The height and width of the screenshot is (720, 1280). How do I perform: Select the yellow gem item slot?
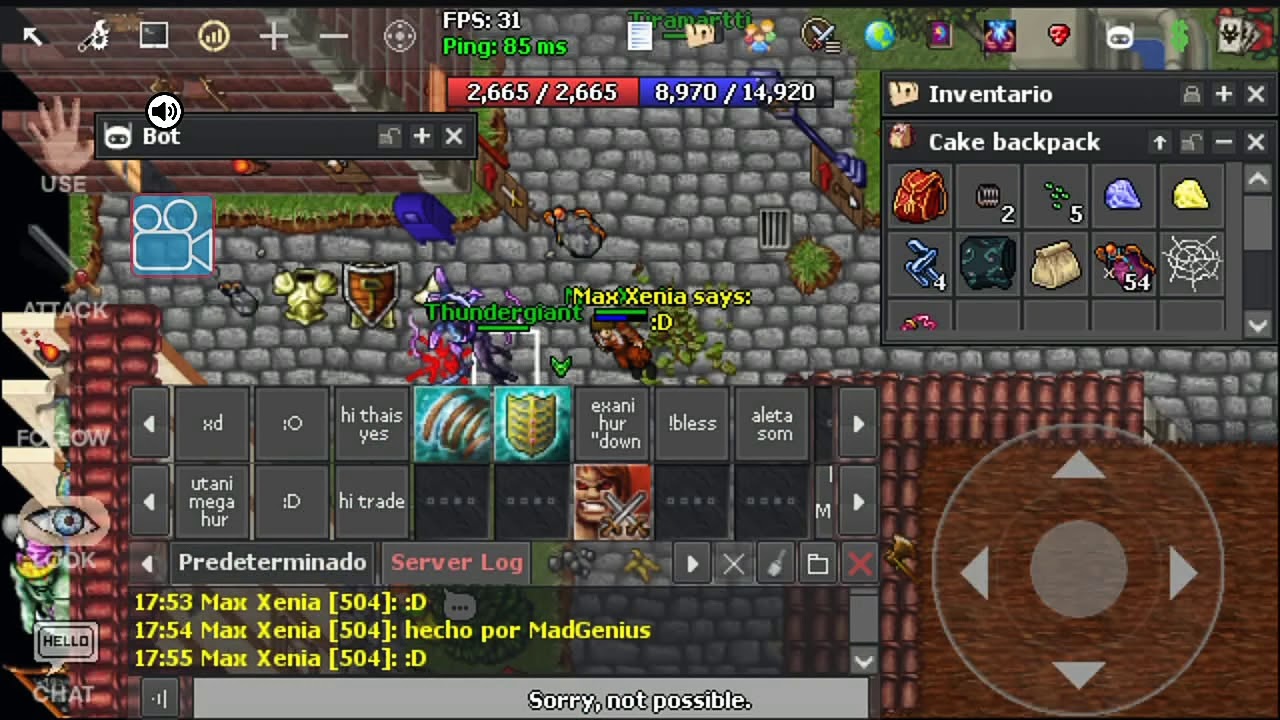(x=1190, y=196)
